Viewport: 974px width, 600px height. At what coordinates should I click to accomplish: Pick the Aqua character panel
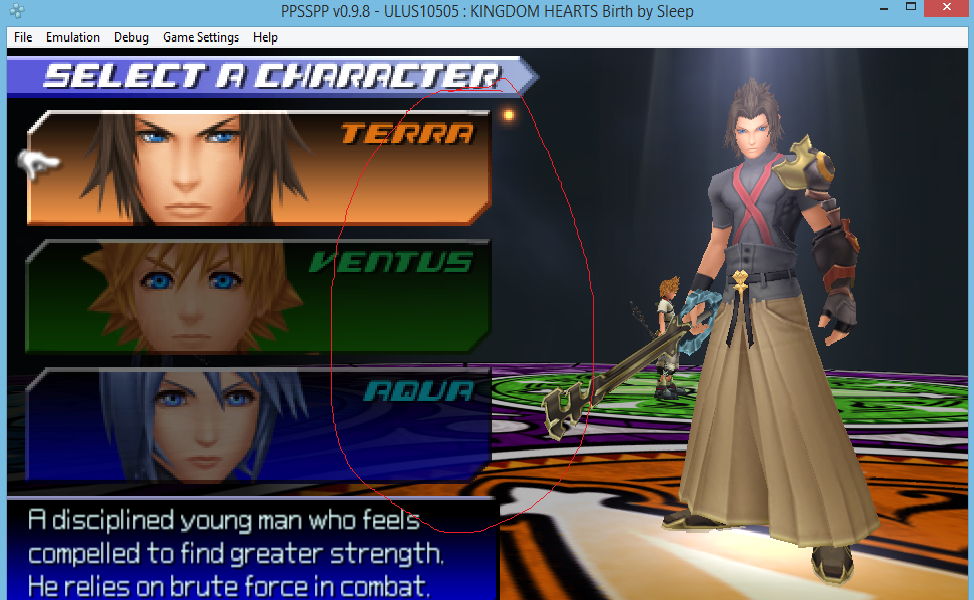(258, 422)
